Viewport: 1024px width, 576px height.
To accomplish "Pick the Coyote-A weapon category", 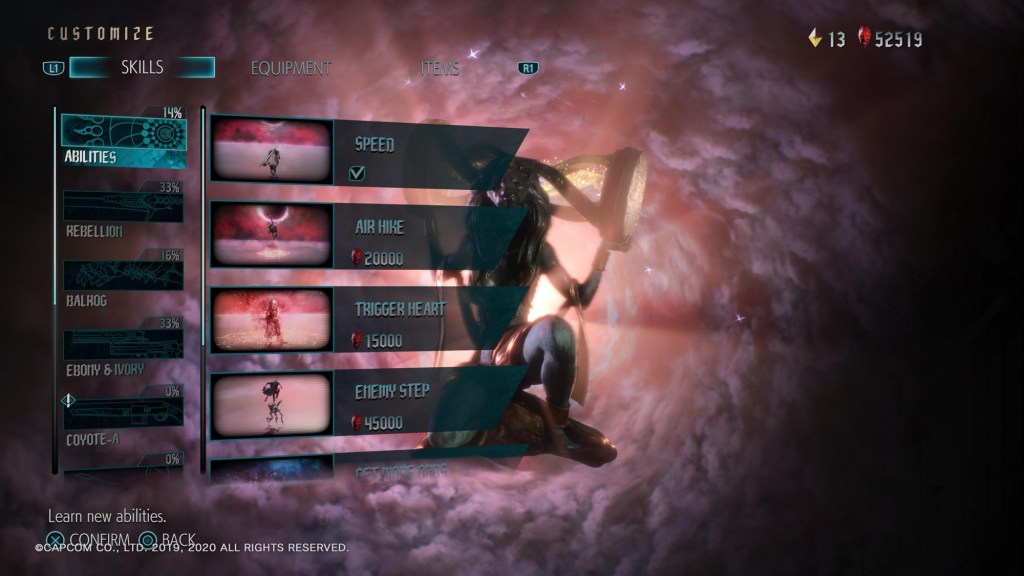I will click(x=123, y=418).
